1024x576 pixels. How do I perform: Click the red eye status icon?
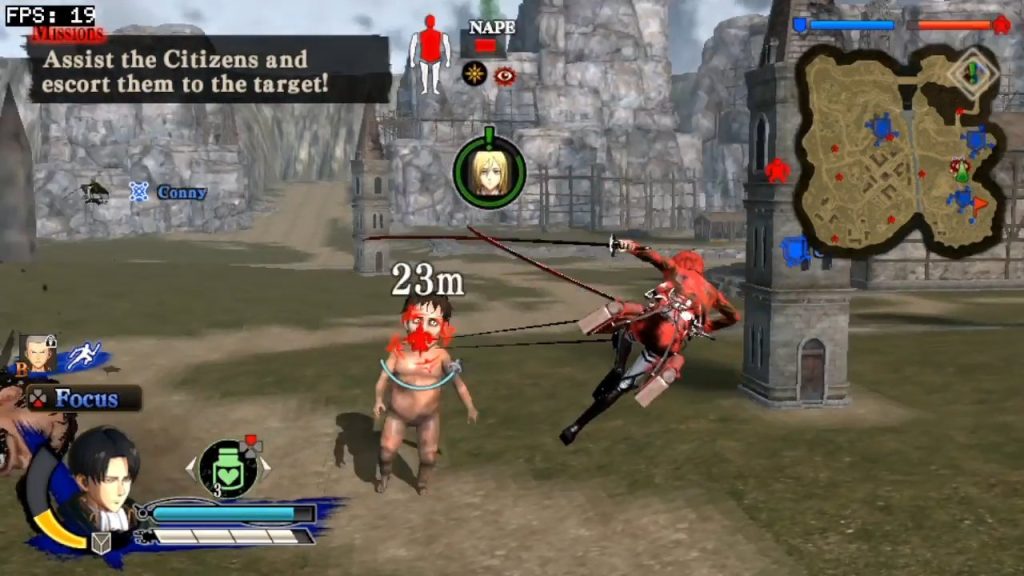505,75
